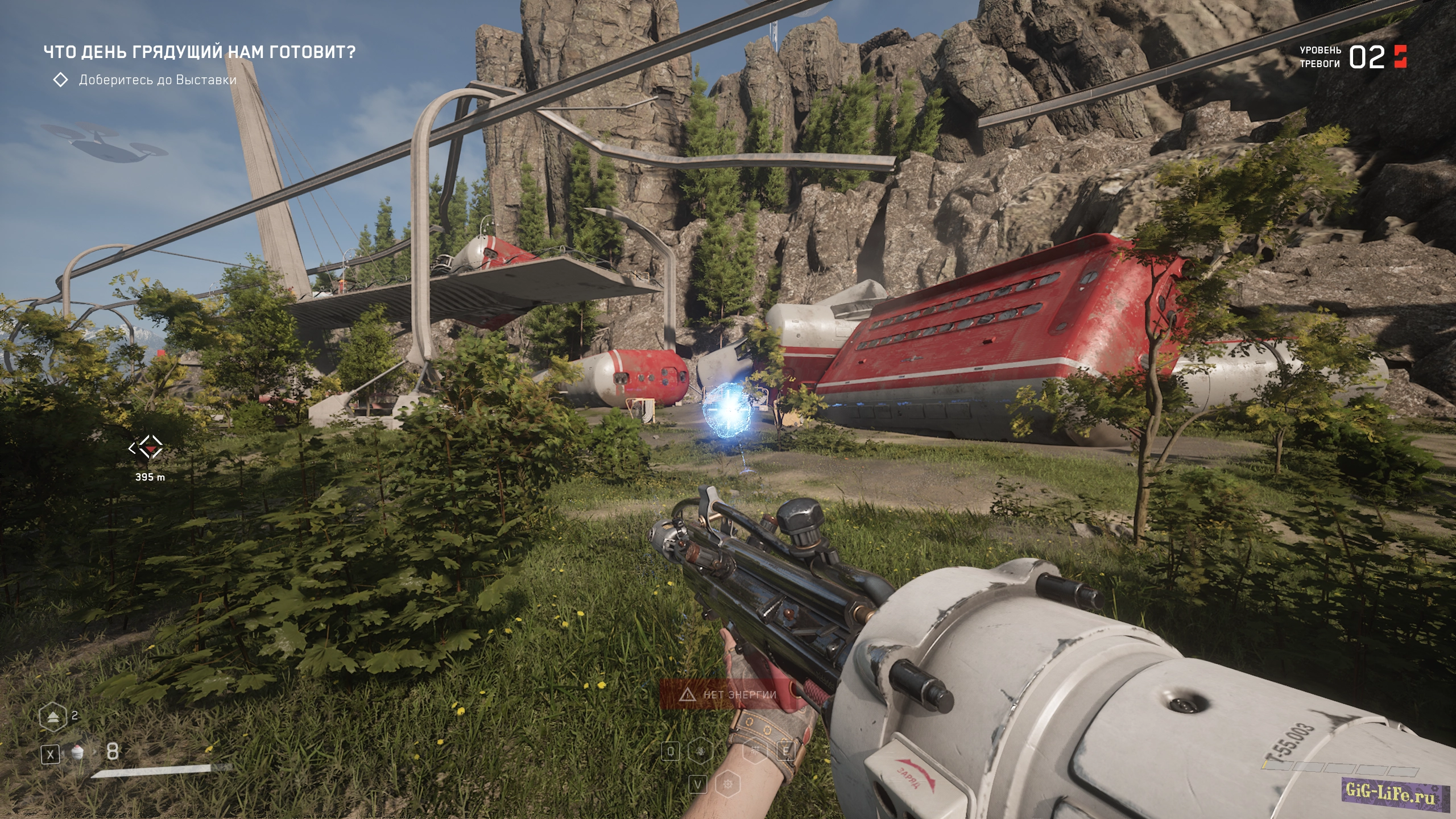Click the red alarm level indicator icon
This screenshot has height=819, width=1456.
click(1400, 56)
